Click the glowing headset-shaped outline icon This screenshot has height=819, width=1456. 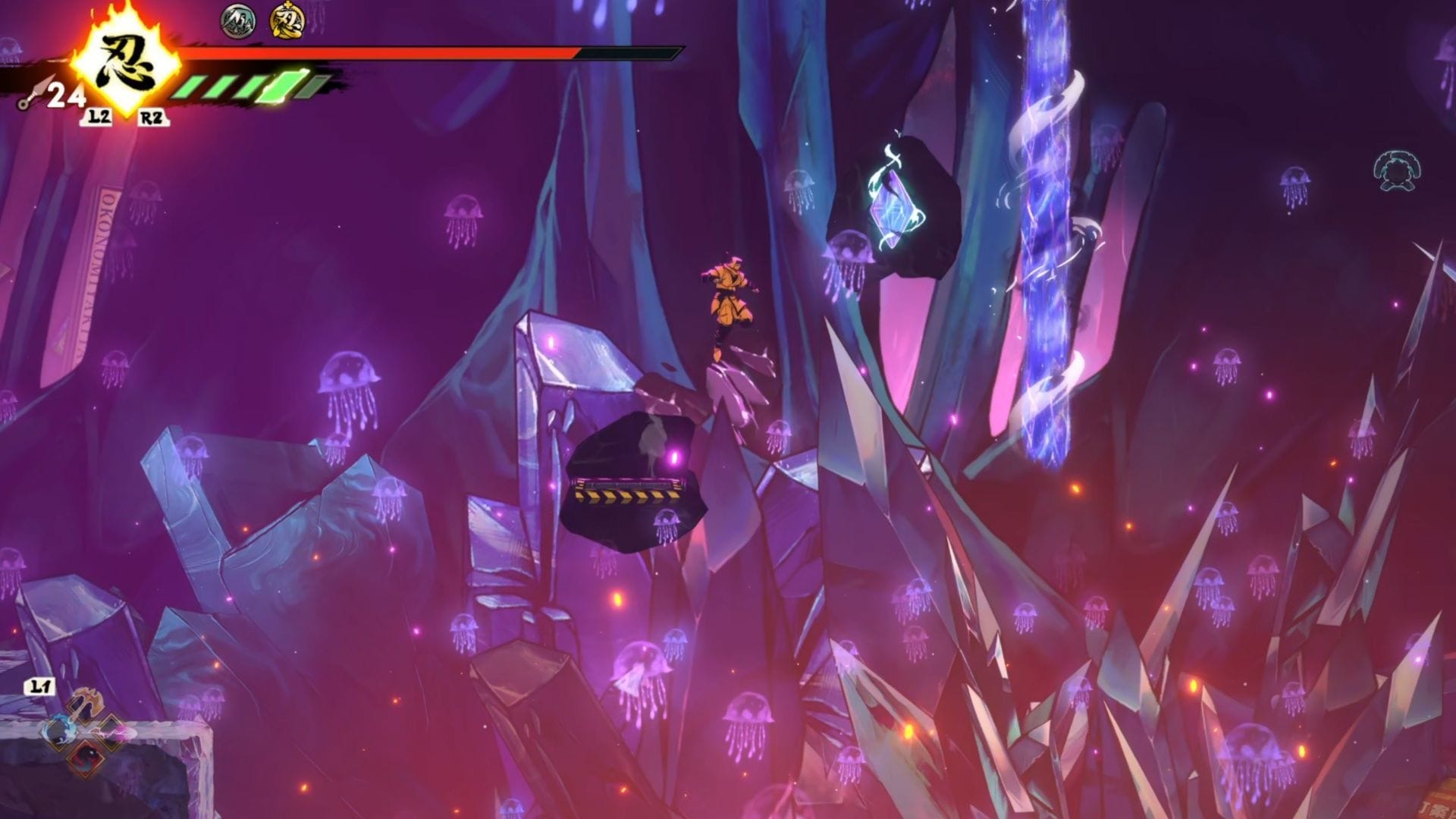pyautogui.click(x=1396, y=171)
